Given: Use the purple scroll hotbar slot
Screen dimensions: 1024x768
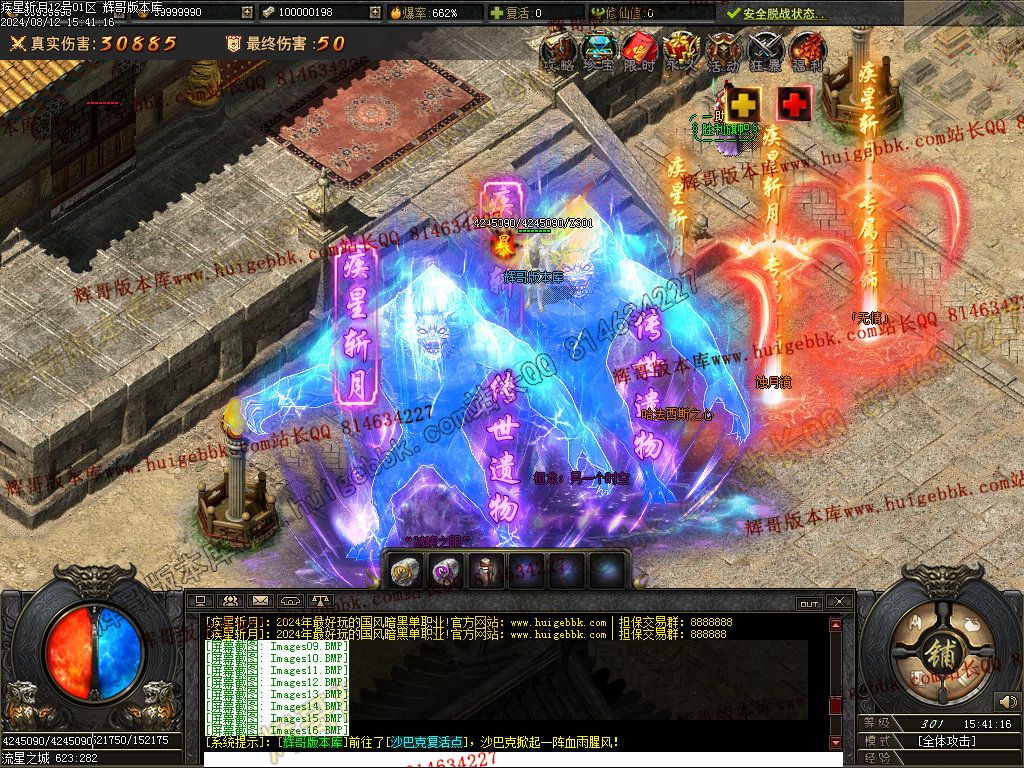Looking at the screenshot, I should point(445,571).
